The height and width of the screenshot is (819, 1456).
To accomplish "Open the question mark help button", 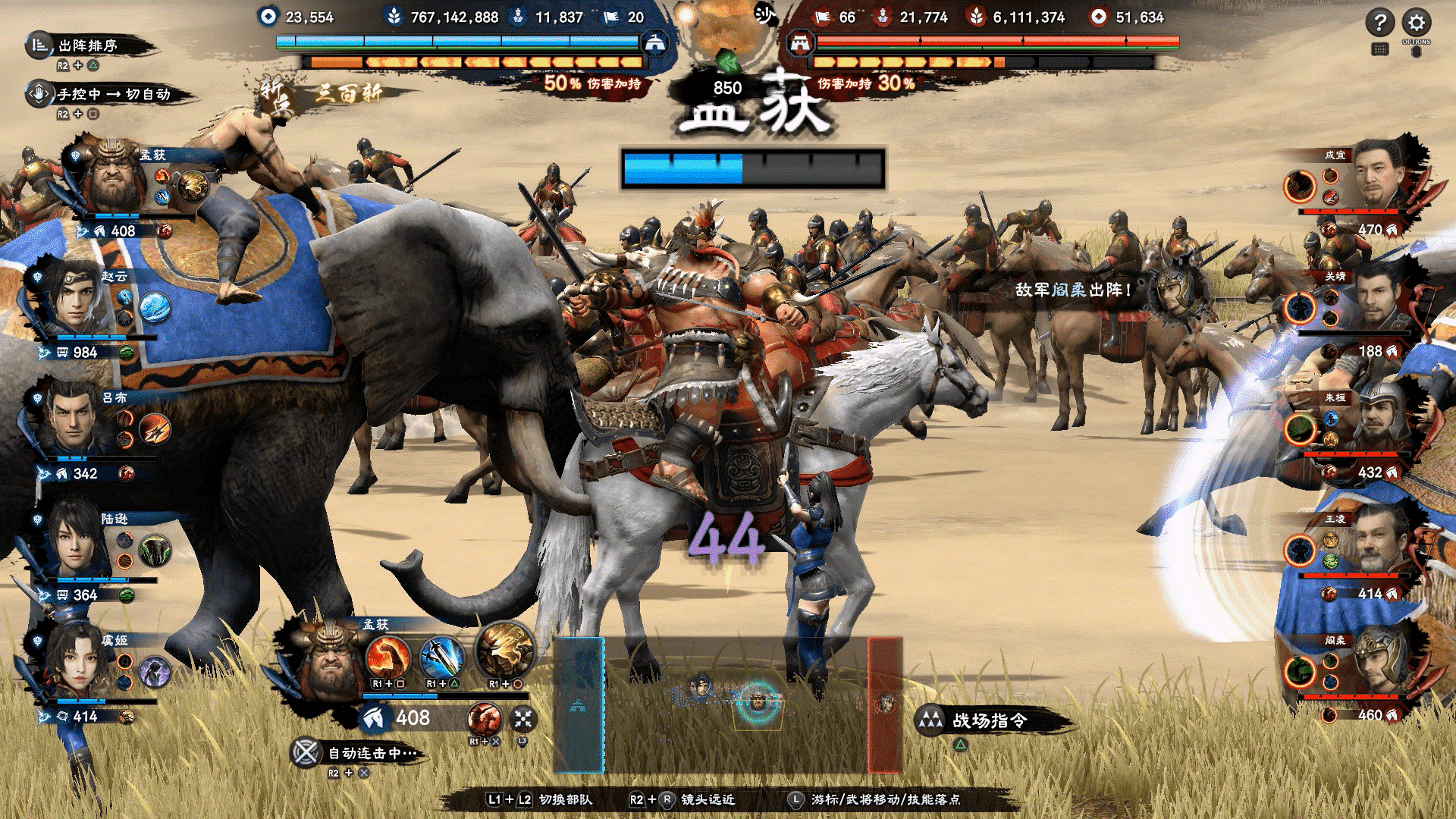I will (x=1379, y=22).
